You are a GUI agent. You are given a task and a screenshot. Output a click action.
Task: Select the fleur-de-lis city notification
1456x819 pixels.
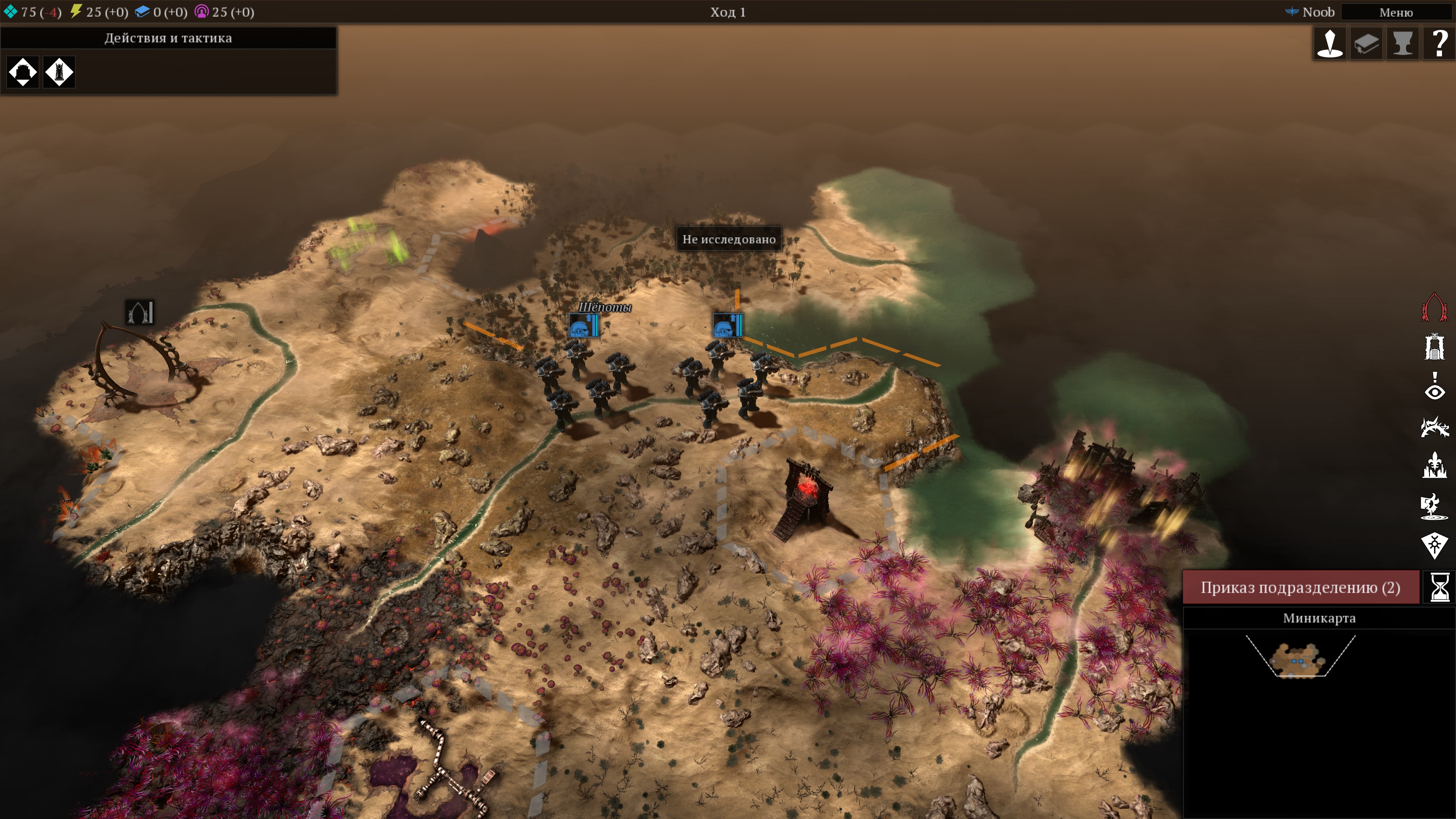pos(1434,465)
